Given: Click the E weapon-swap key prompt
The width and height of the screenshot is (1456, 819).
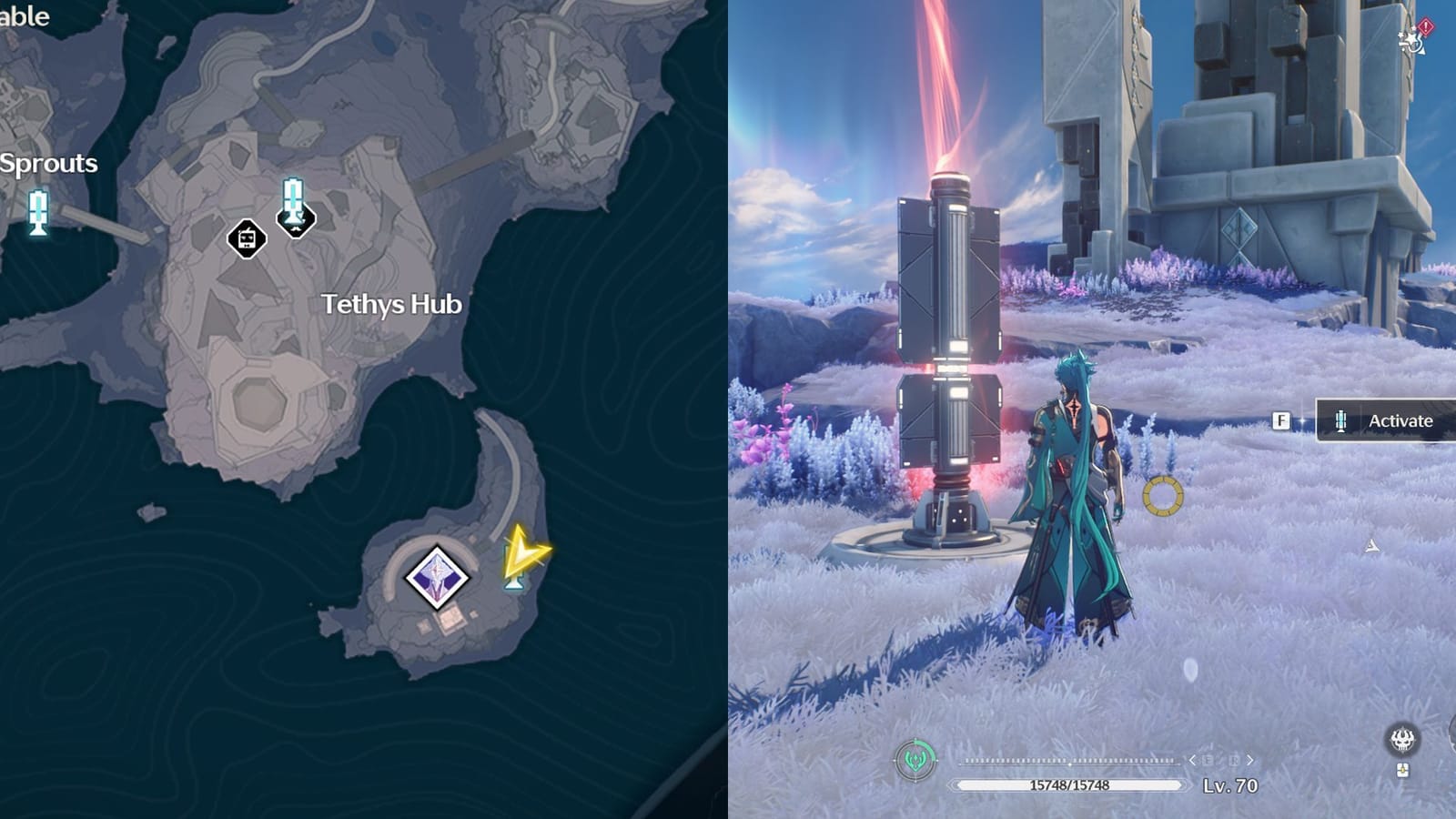Looking at the screenshot, I should (1208, 761).
